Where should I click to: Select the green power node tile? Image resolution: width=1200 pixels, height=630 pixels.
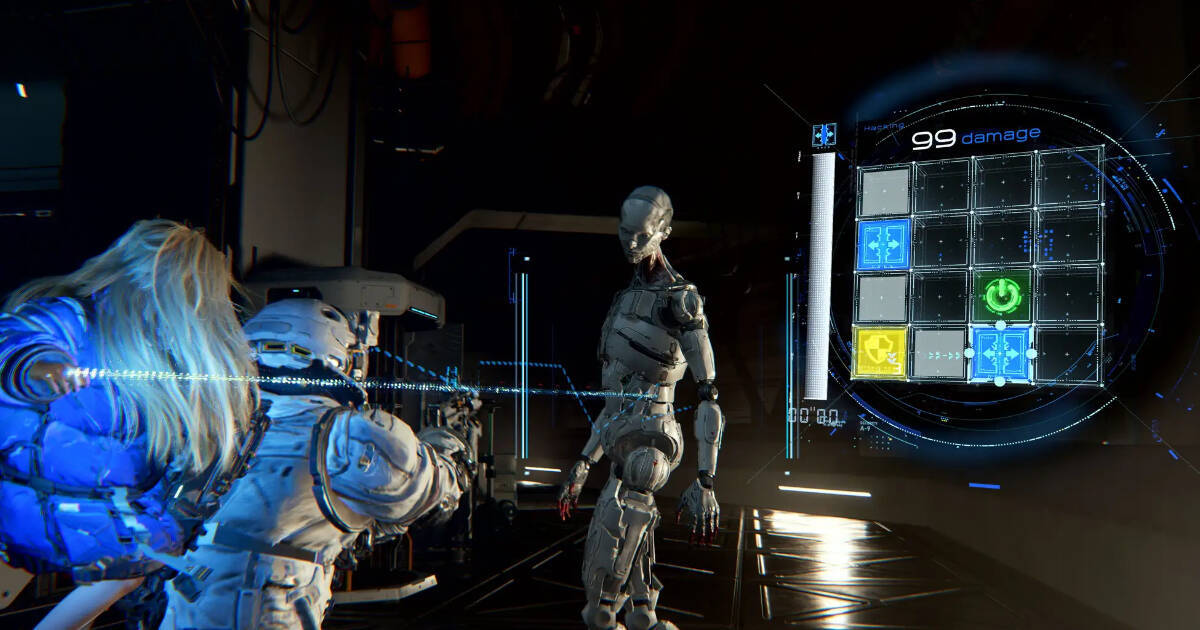[x=1001, y=296]
